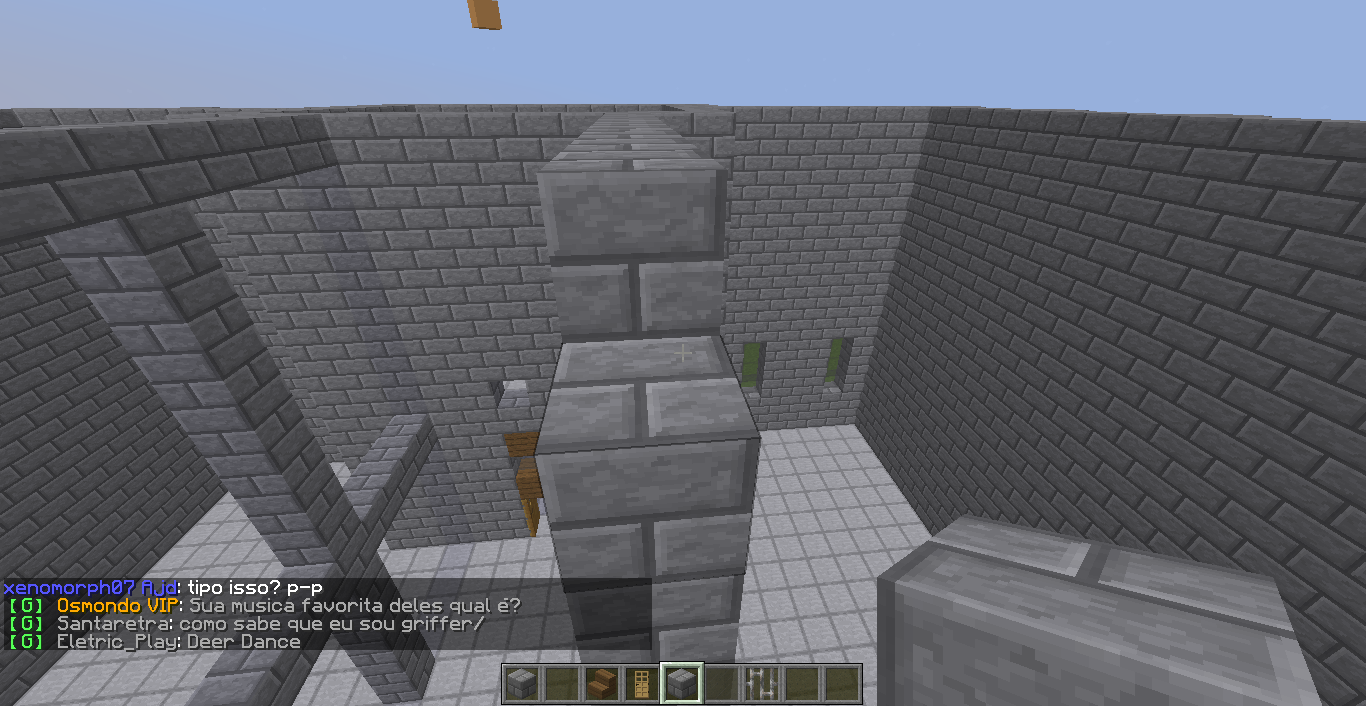Viewport: 1366px width, 706px height.
Task: Select the wooden stairs hotbar slot
Action: click(602, 684)
